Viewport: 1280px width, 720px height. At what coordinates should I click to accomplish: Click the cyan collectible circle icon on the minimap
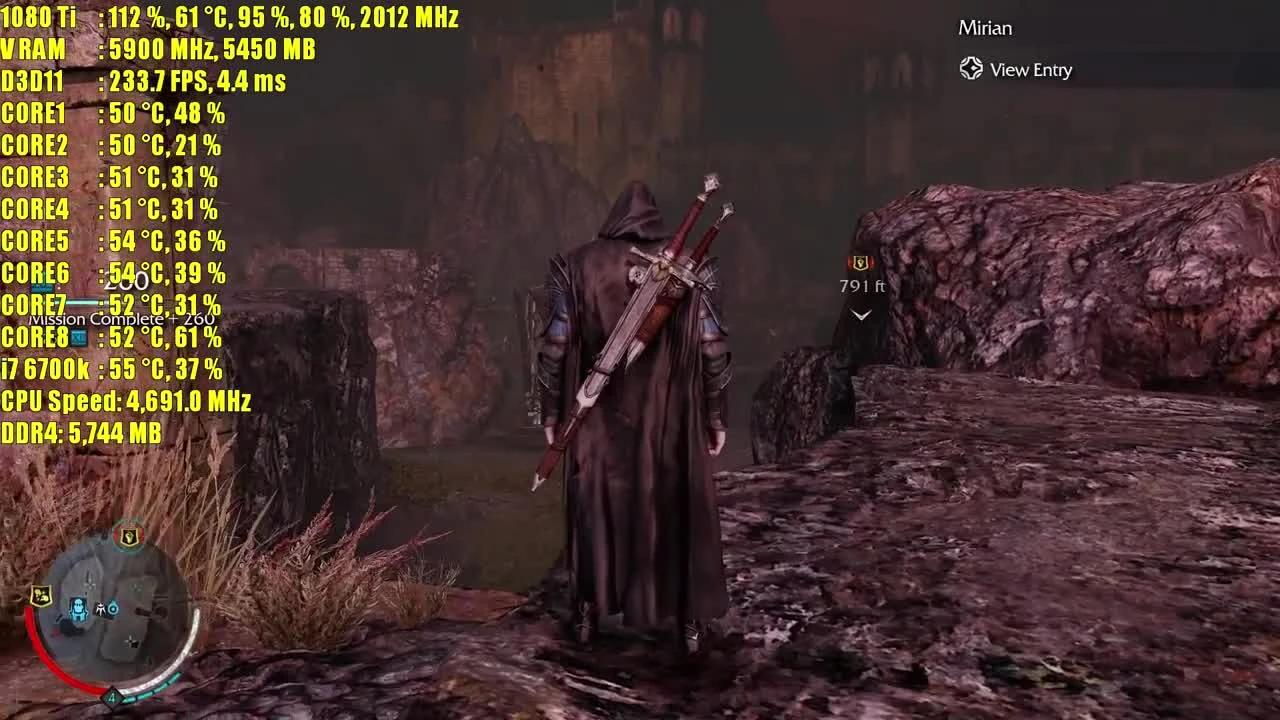113,607
